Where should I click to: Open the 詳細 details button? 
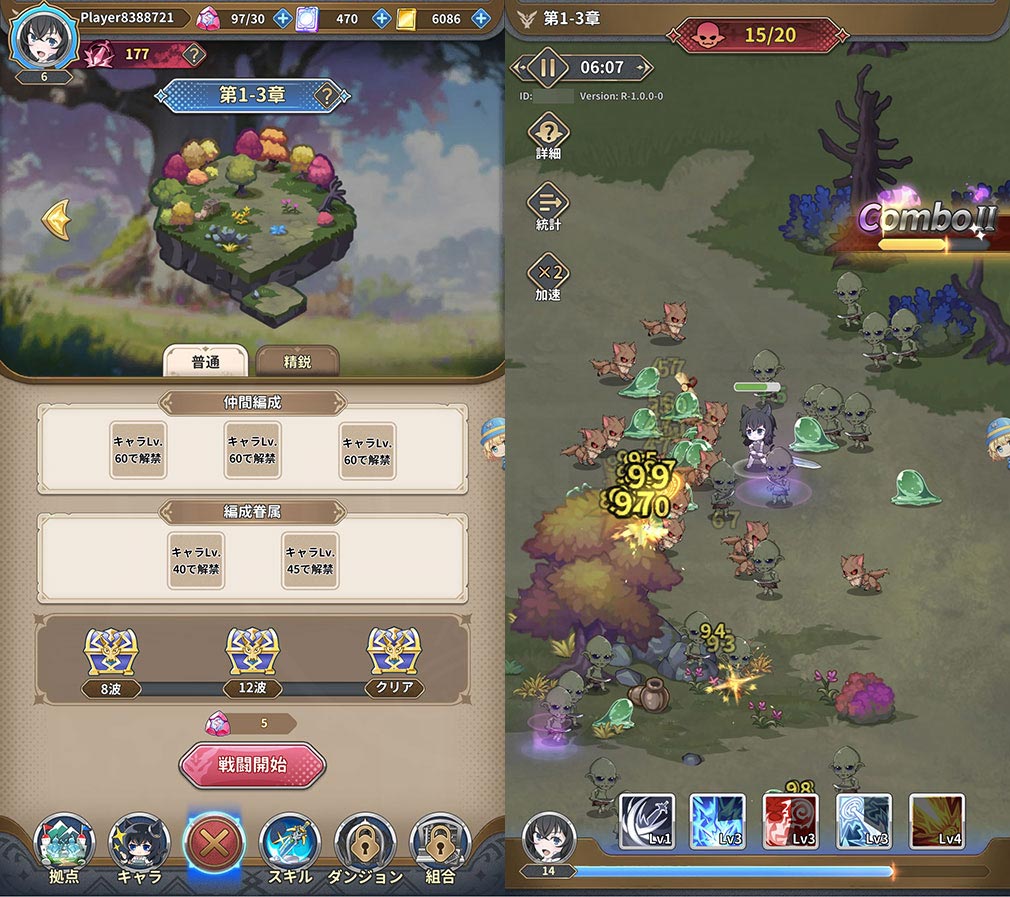(548, 136)
